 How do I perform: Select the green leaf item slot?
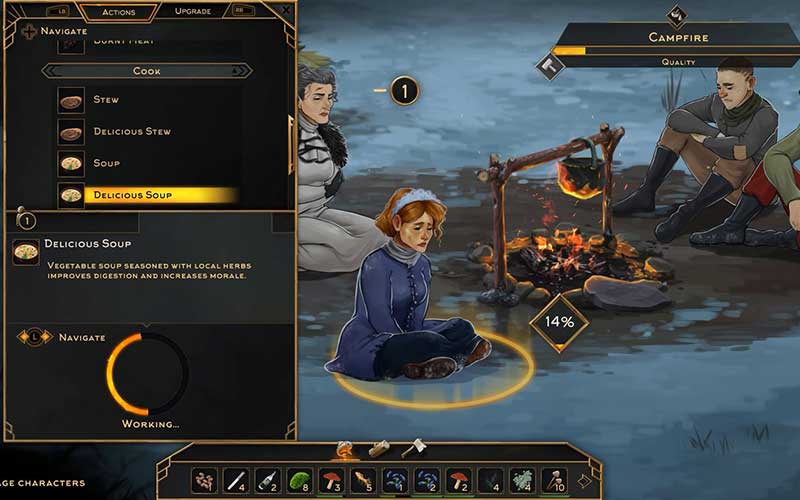[299, 481]
